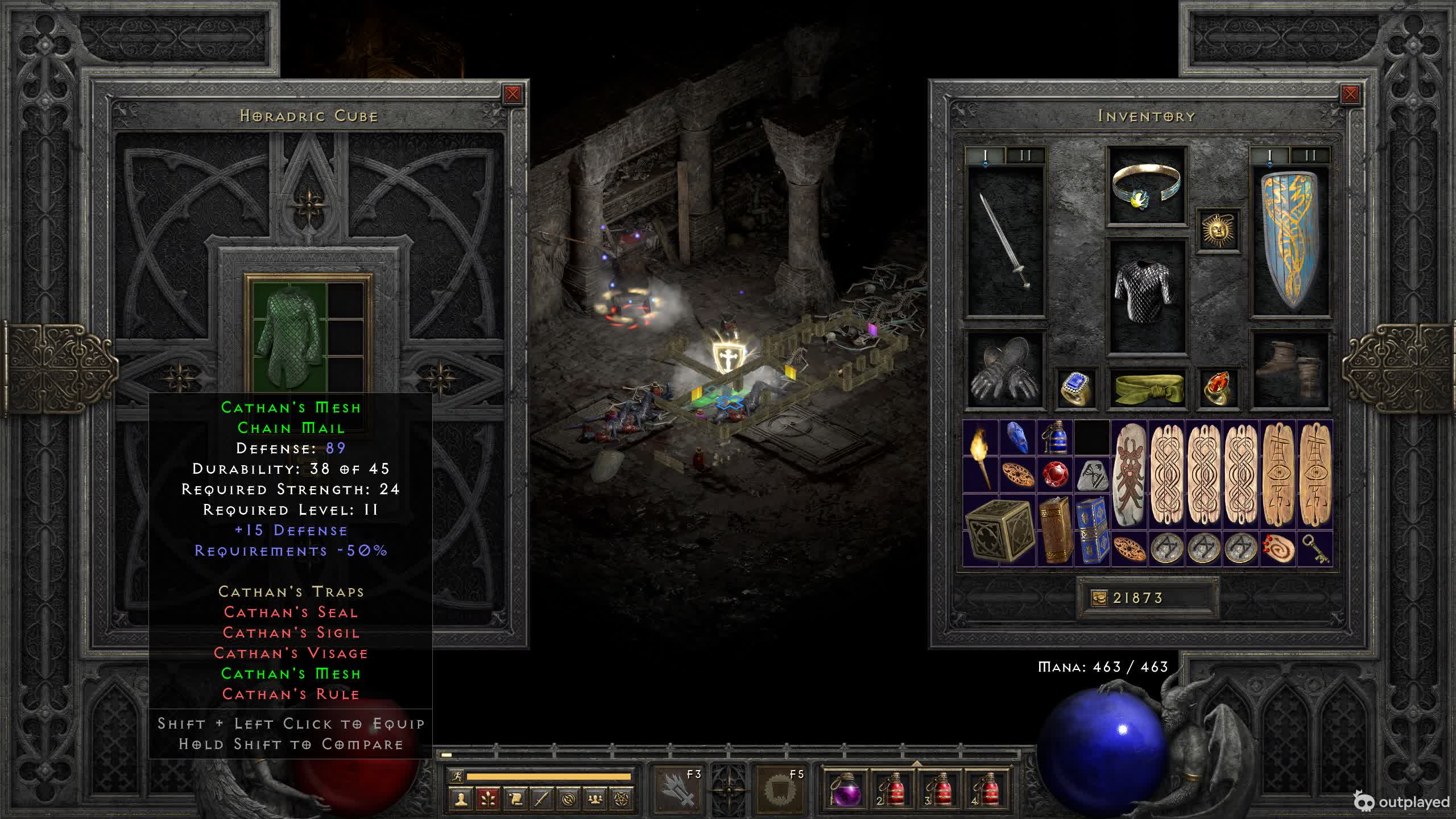Select the equipped green sash belt

[1146, 388]
